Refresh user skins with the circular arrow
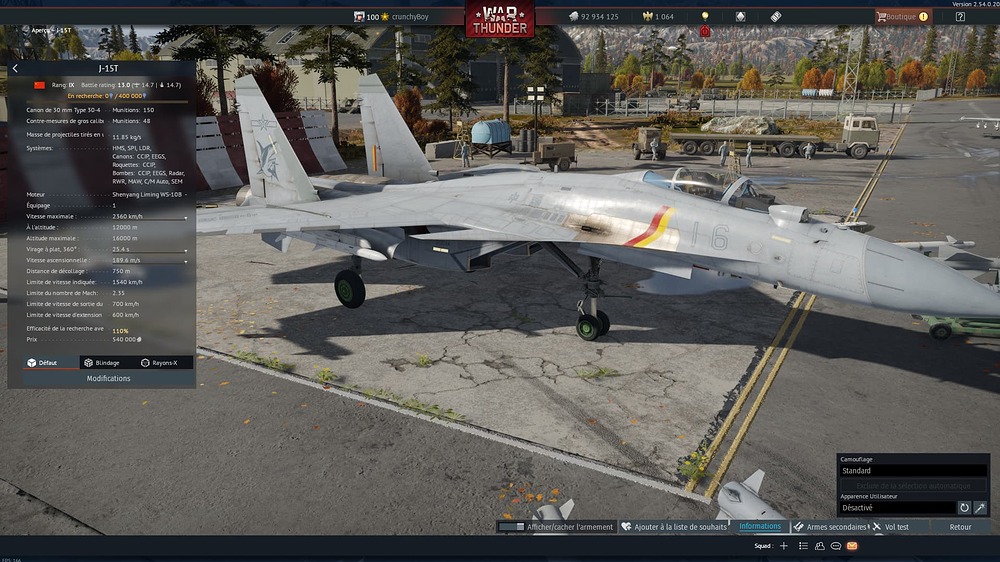This screenshot has height=562, width=1000. pyautogui.click(x=965, y=508)
